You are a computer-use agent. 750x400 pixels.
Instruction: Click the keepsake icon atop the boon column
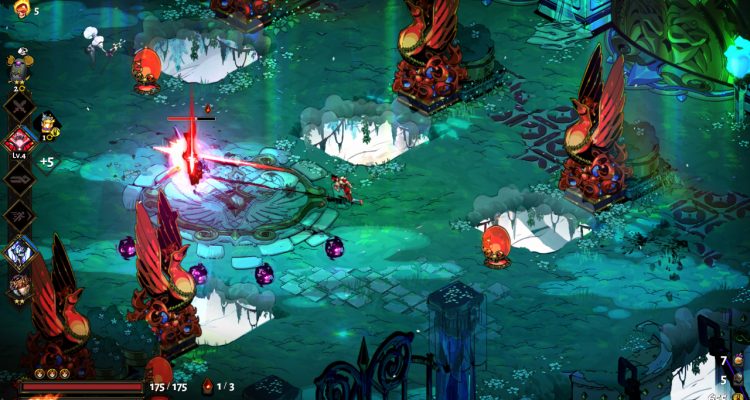tap(19, 68)
